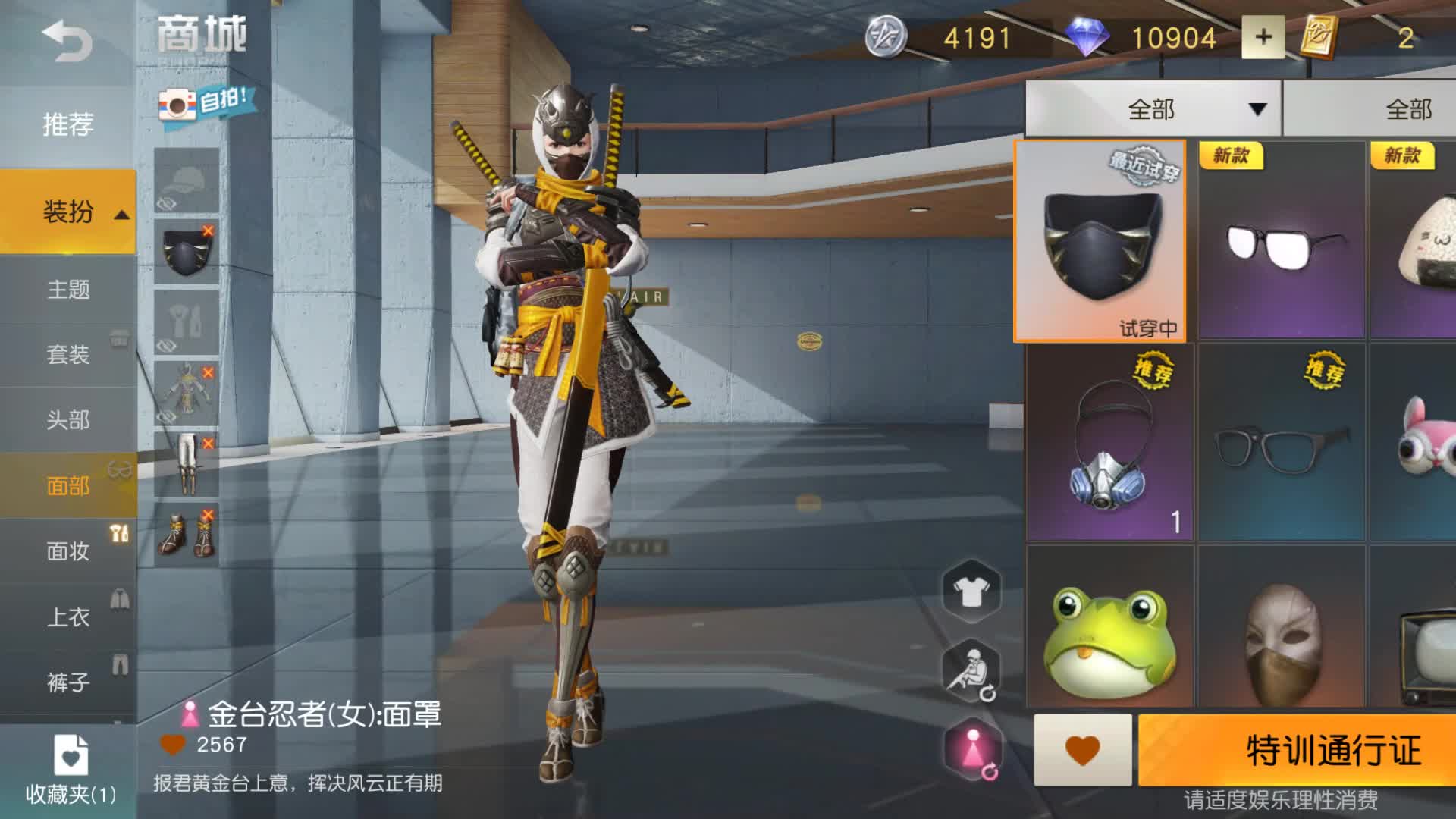Screen dimensions: 1456x819
Task: Collapse the 装扮 category with its arrow
Action: coord(121,215)
